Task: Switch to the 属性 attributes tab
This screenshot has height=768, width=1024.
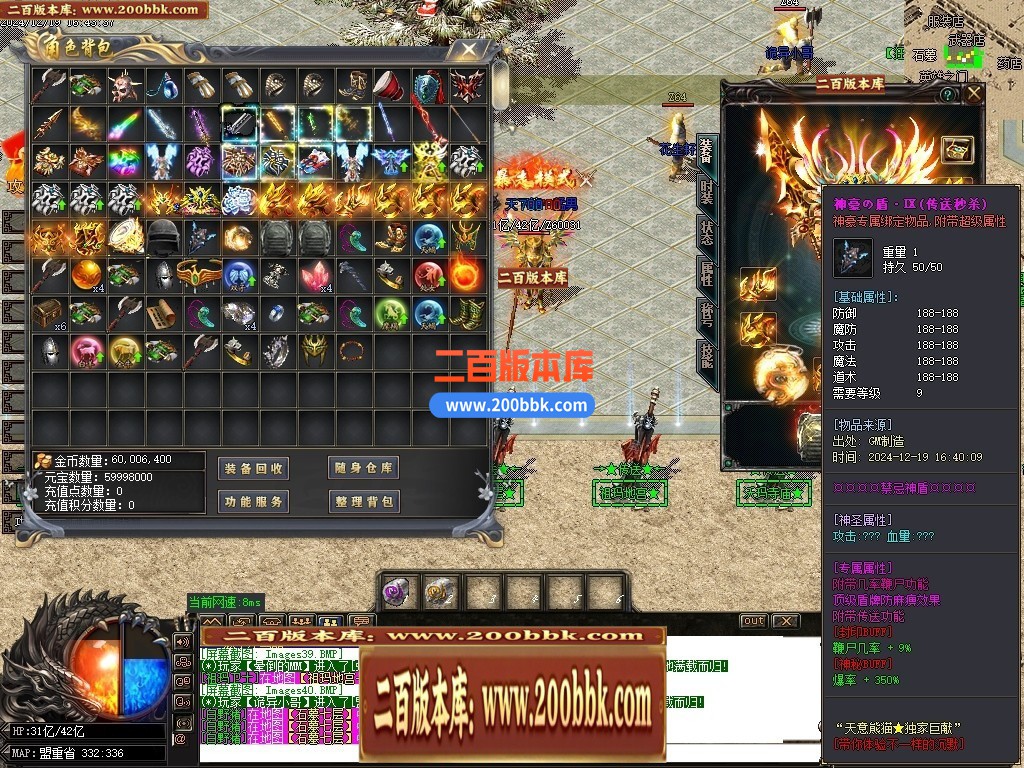Action: click(x=707, y=273)
